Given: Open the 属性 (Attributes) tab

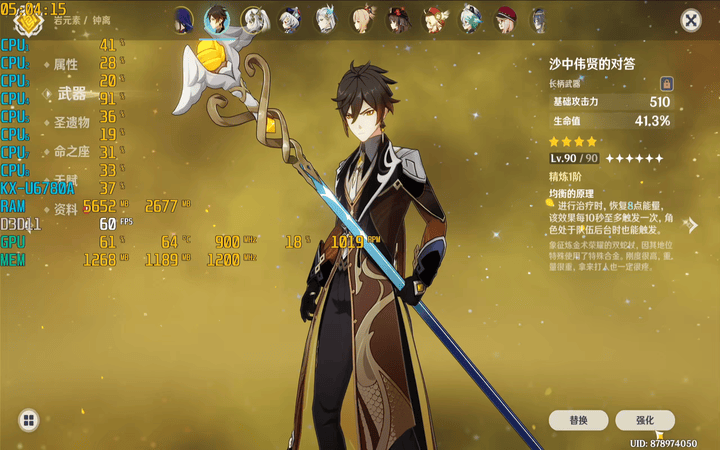Looking at the screenshot, I should (x=66, y=64).
